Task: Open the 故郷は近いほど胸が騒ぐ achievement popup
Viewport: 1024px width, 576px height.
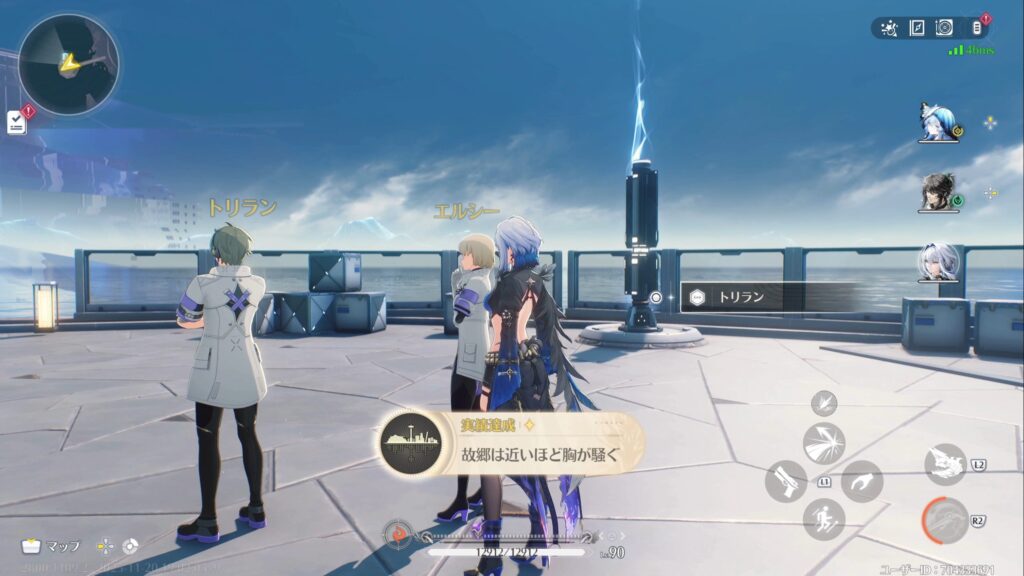Action: click(512, 443)
